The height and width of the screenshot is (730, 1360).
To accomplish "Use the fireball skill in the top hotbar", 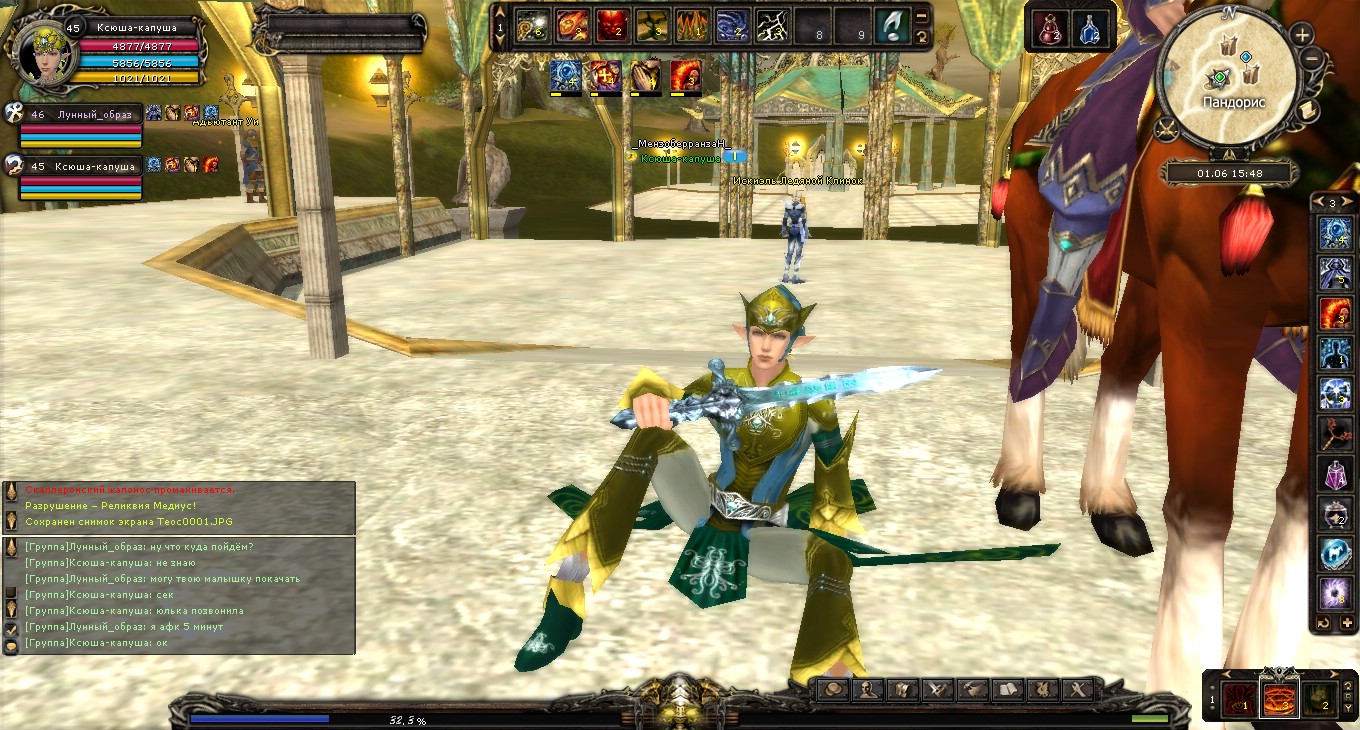I will click(570, 25).
